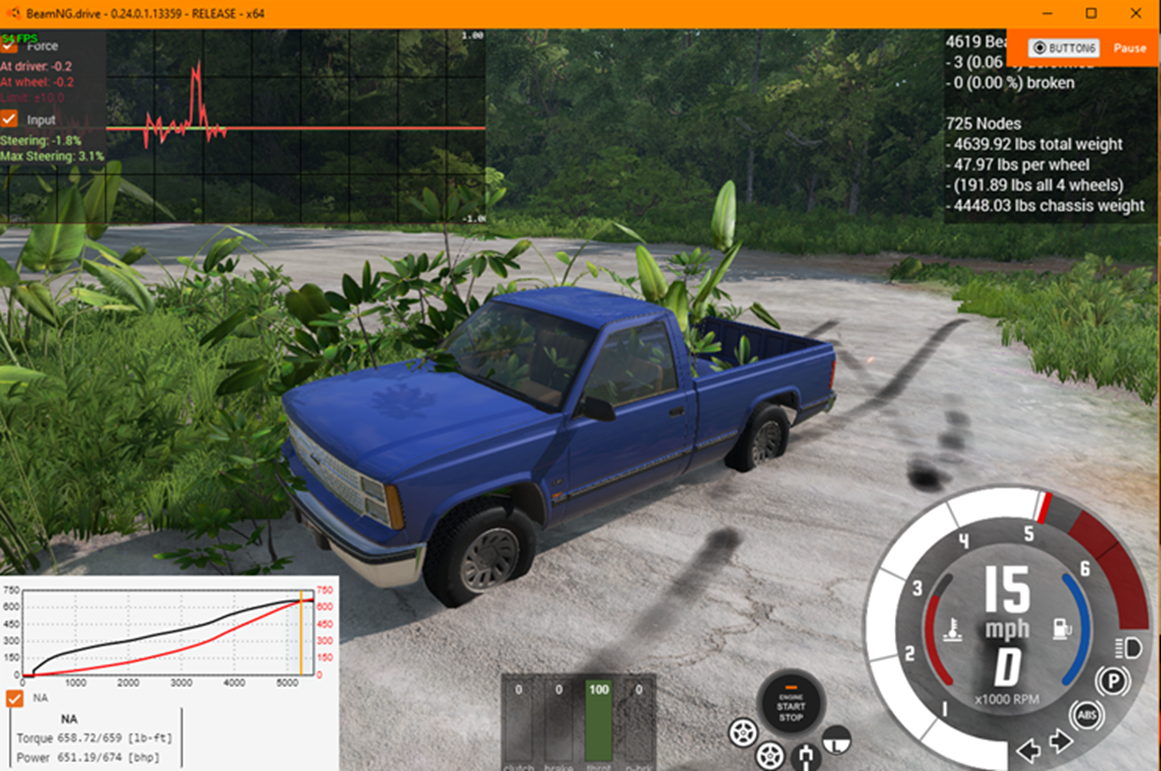Uncheck the NA torque curve checkbox
Image resolution: width=1161 pixels, height=771 pixels.
pyautogui.click(x=14, y=698)
